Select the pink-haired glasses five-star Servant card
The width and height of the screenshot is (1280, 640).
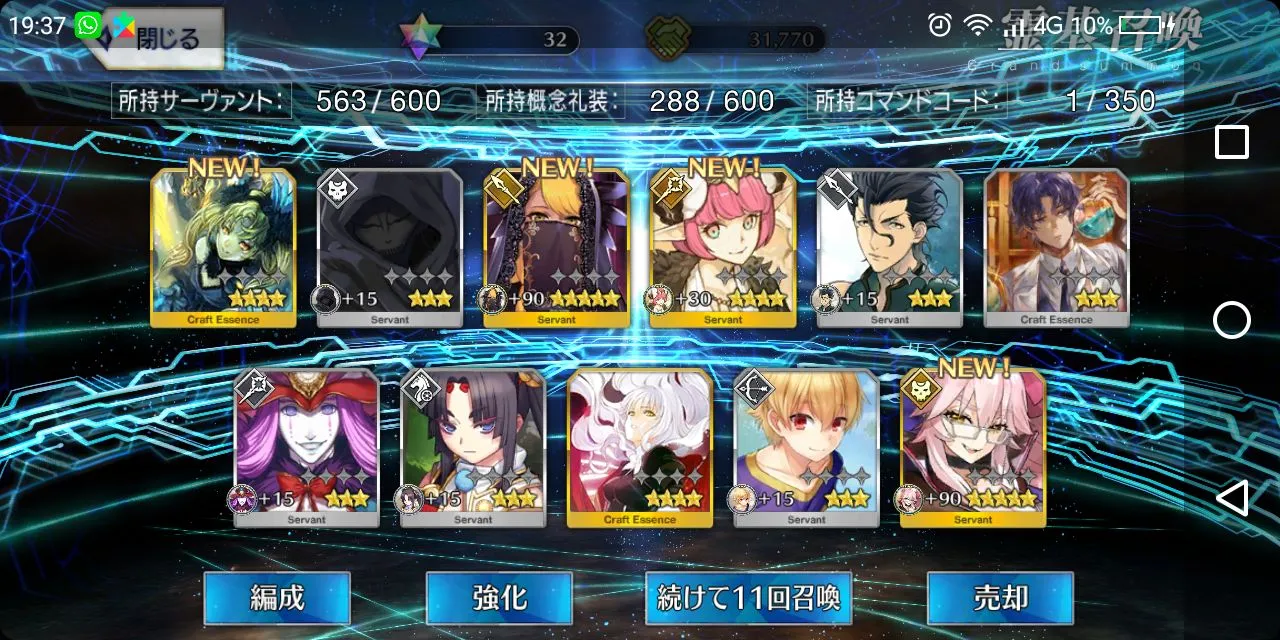coord(973,447)
